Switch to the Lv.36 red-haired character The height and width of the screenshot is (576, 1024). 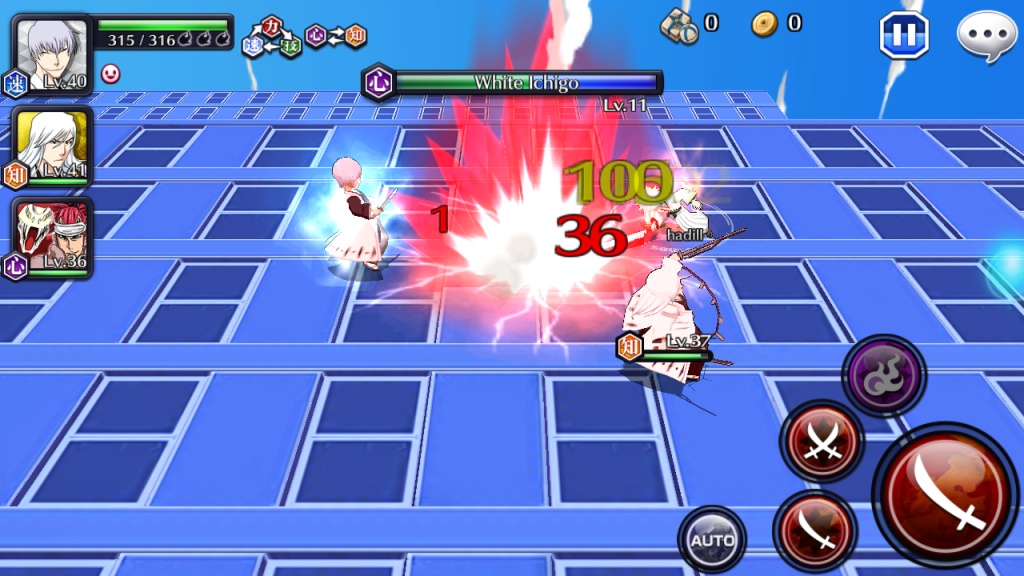click(52, 238)
